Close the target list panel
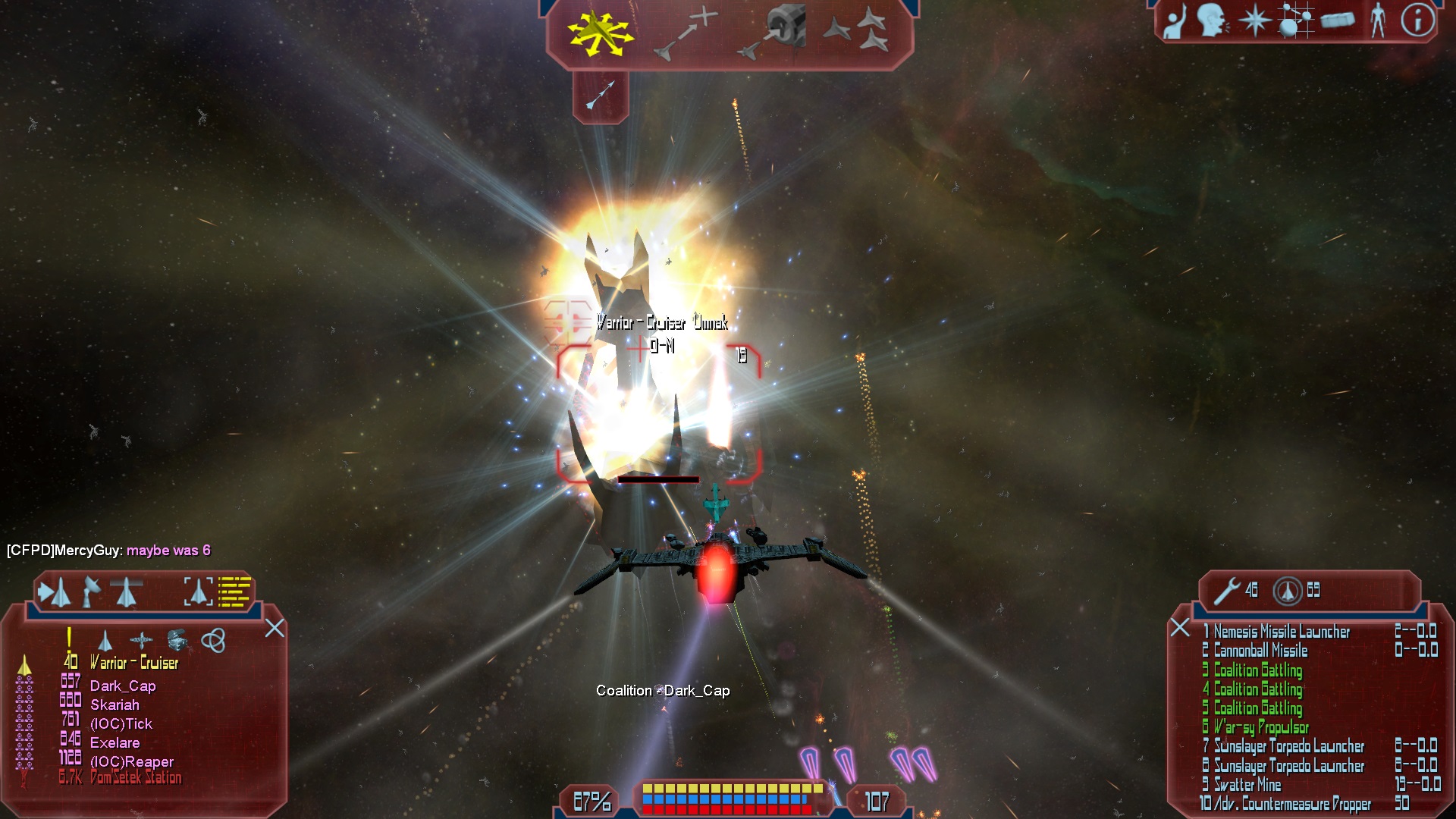 click(275, 628)
